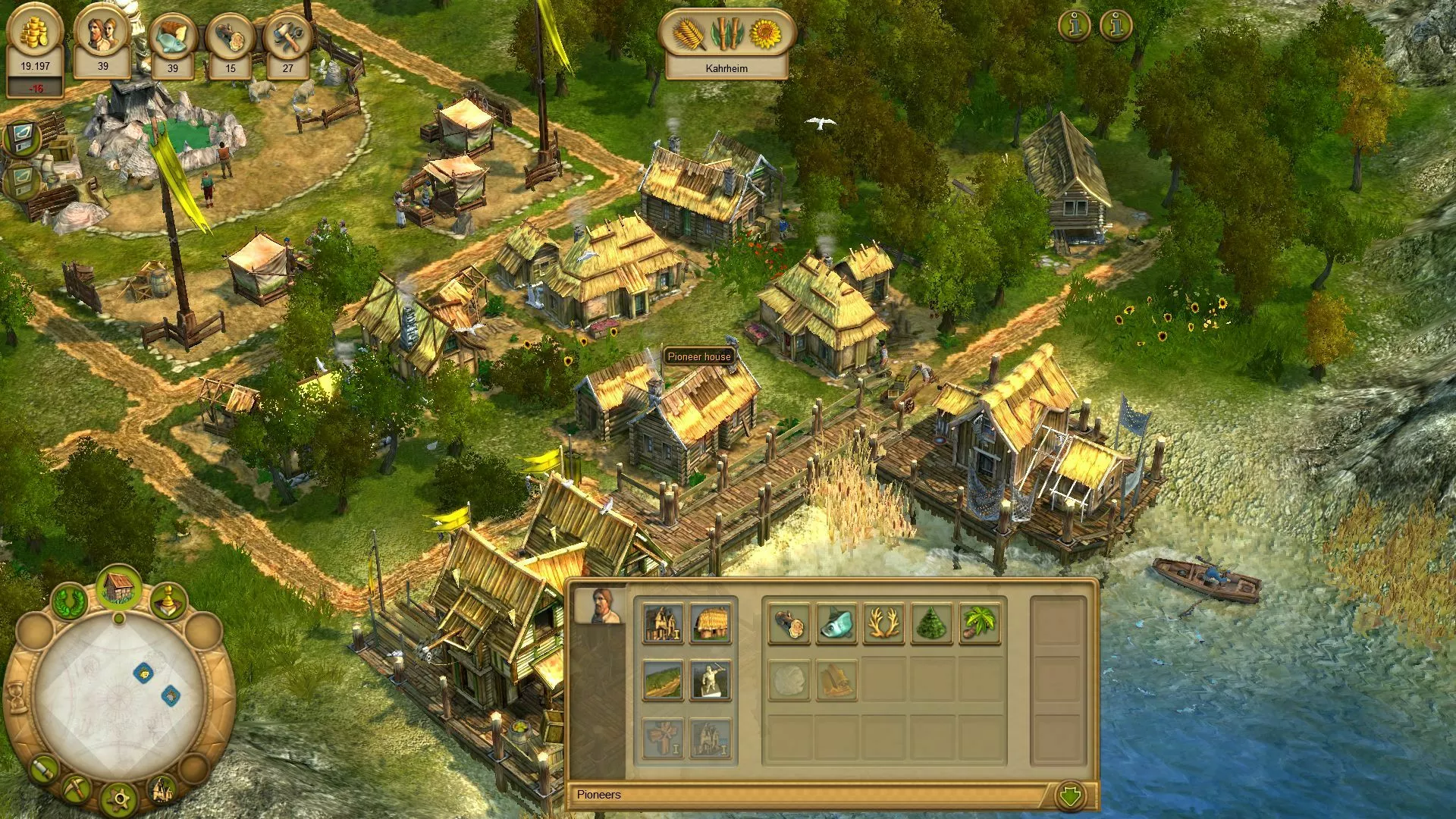Open the gold coins balance panel
Image resolution: width=1456 pixels, height=819 pixels.
click(x=35, y=47)
